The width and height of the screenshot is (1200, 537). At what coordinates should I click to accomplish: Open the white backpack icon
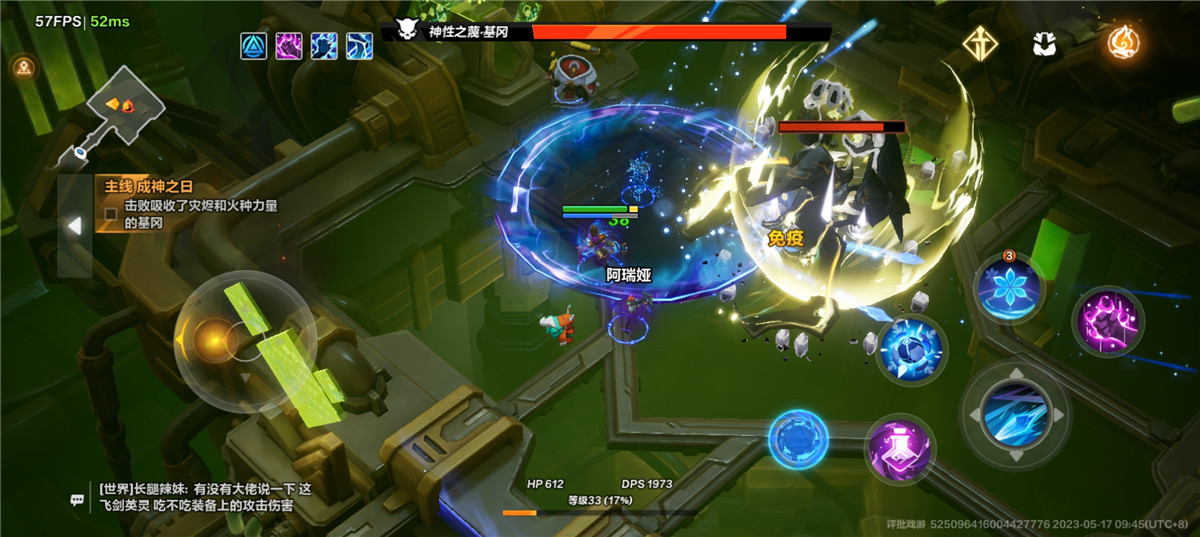[1047, 44]
